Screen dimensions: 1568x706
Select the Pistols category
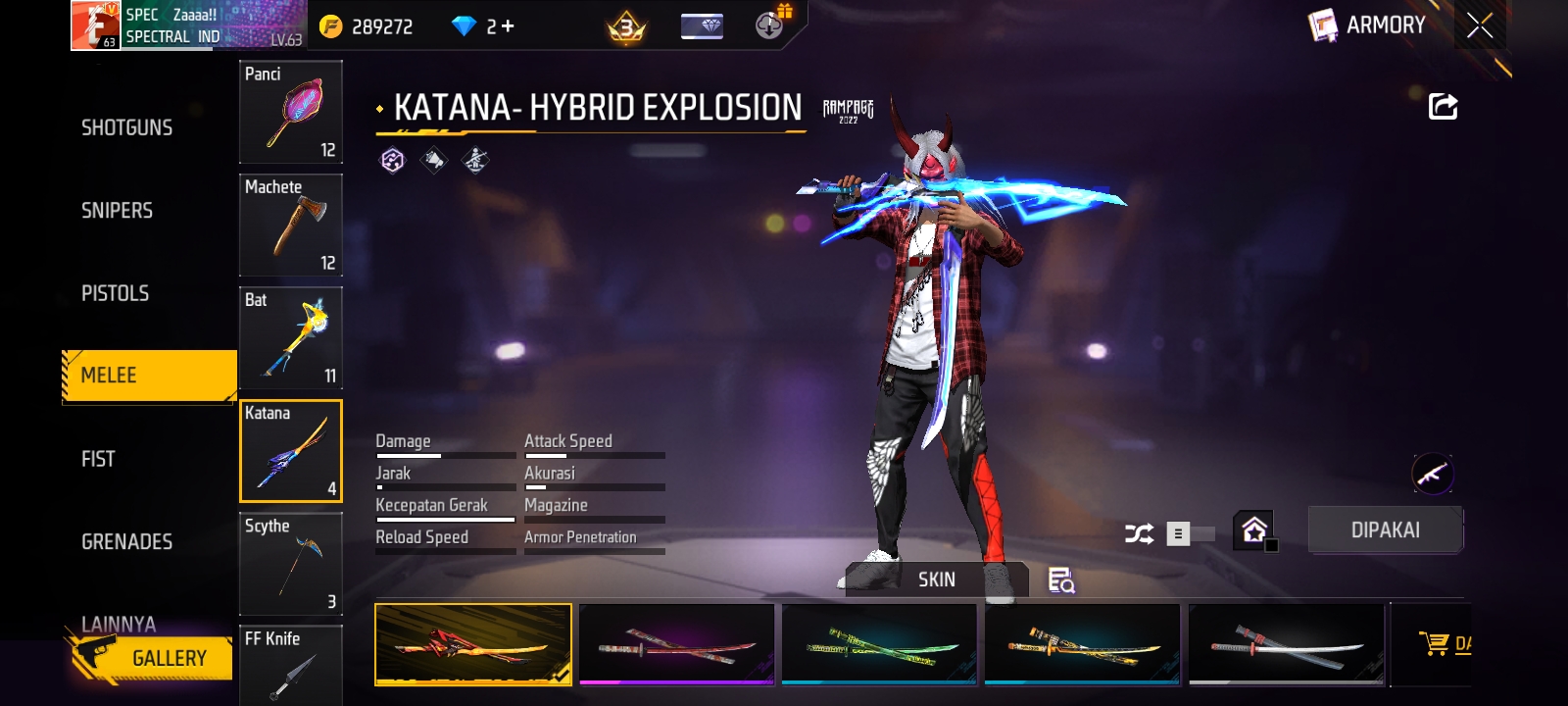pyautogui.click(x=115, y=293)
